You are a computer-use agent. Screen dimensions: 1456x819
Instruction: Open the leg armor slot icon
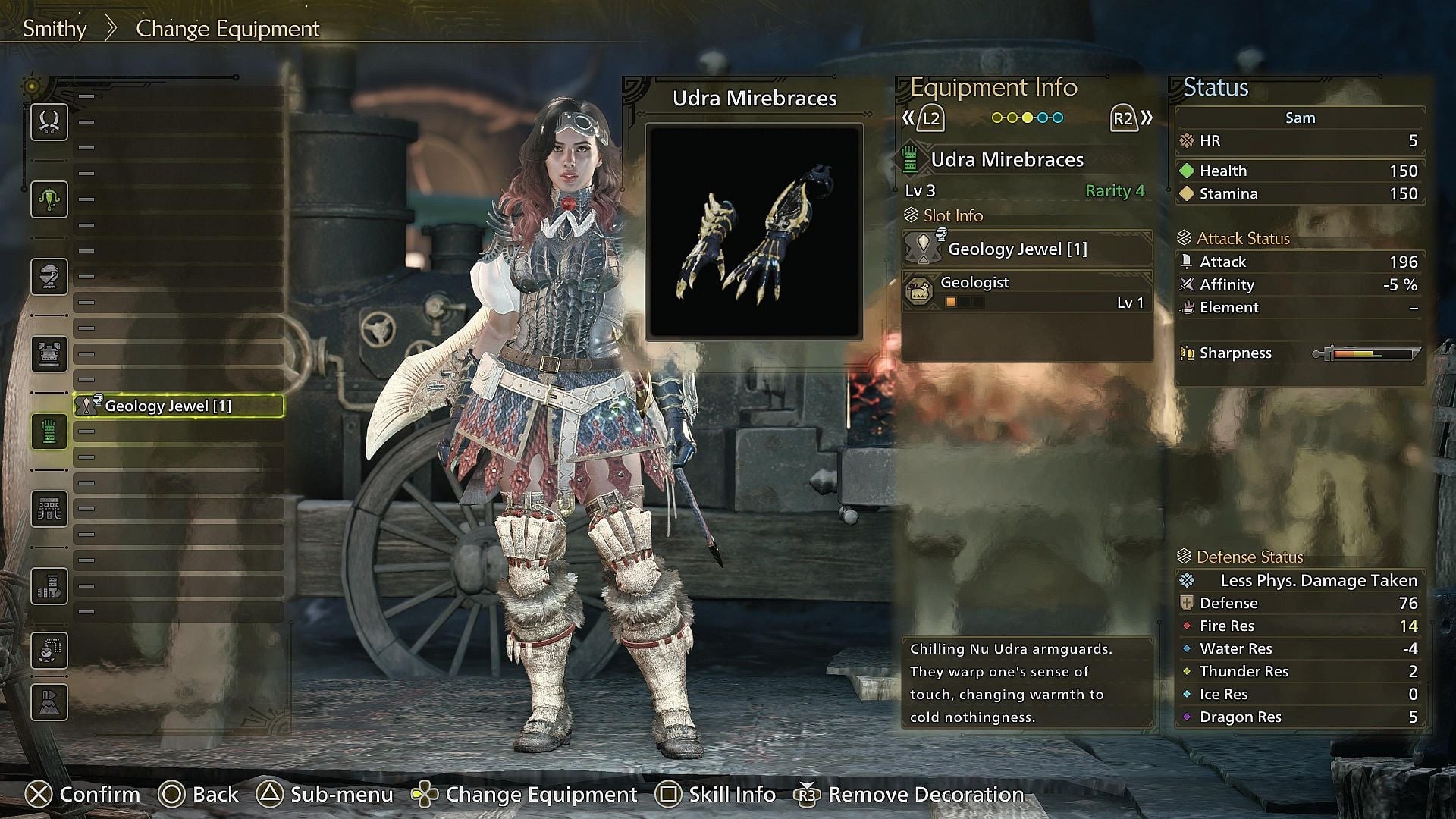(49, 585)
